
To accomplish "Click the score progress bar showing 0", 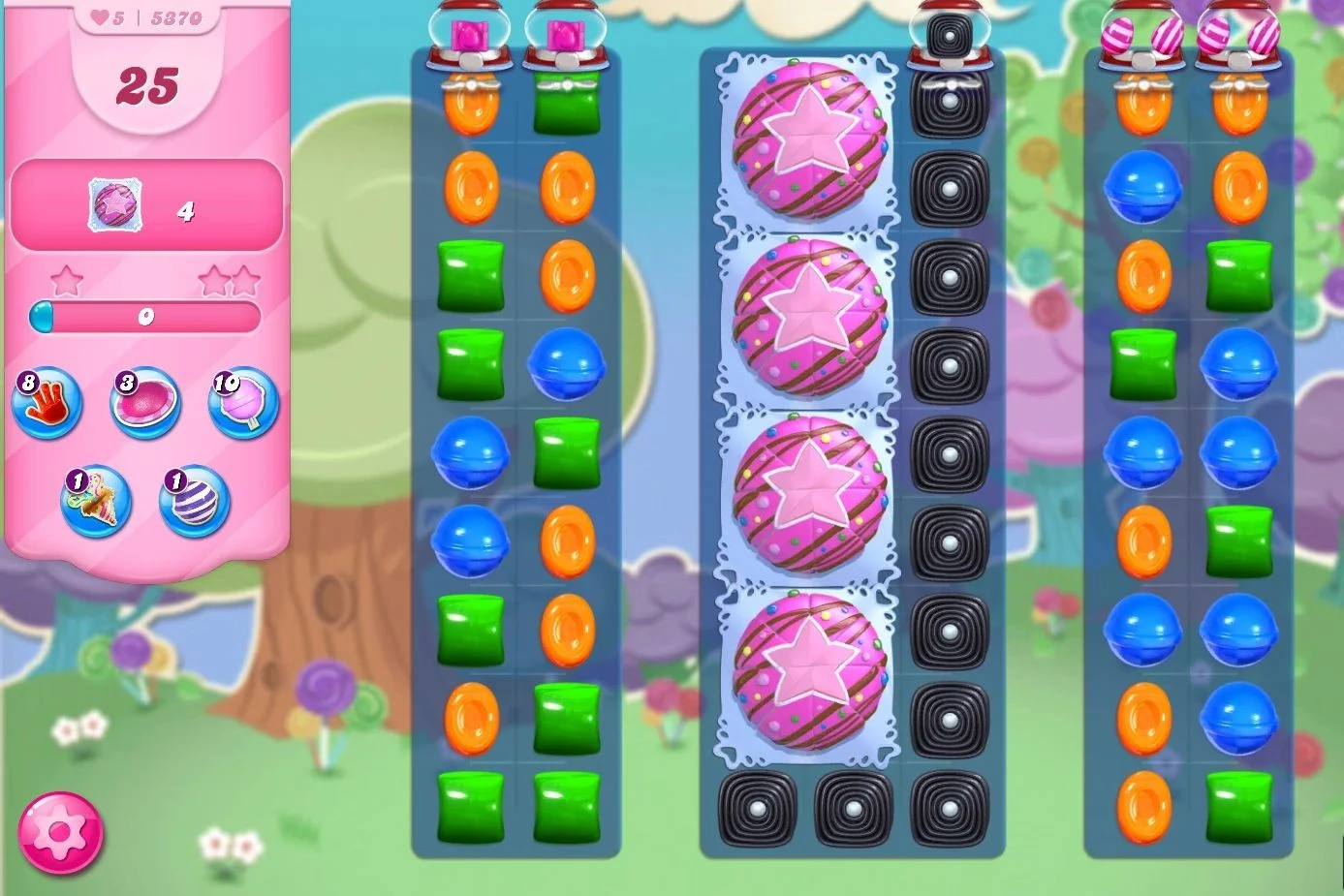I will click(x=146, y=315).
